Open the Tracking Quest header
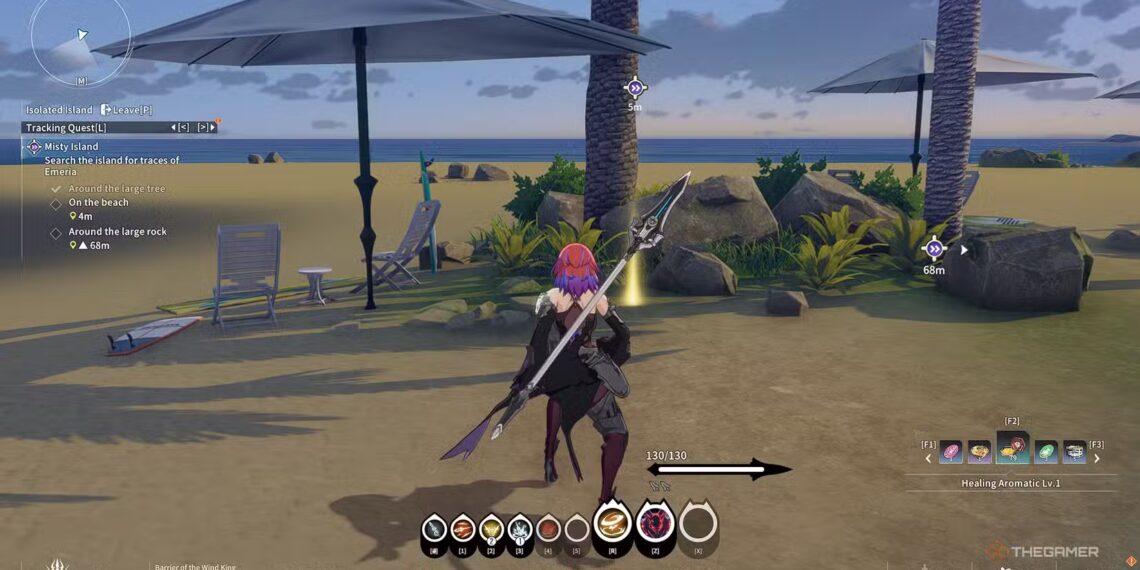This screenshot has height=570, width=1140. [x=66, y=128]
